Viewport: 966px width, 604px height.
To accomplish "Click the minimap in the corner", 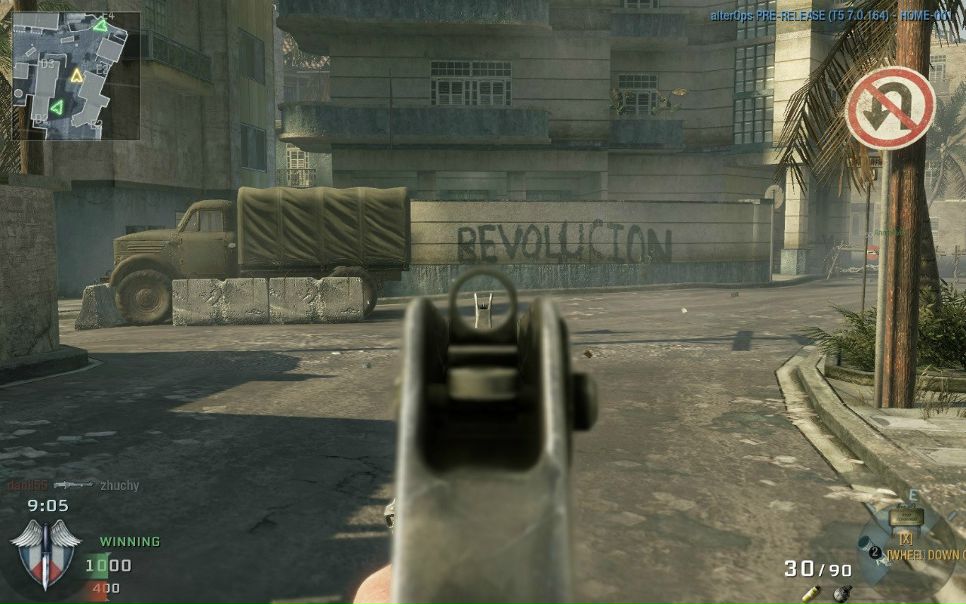I will [x=76, y=75].
